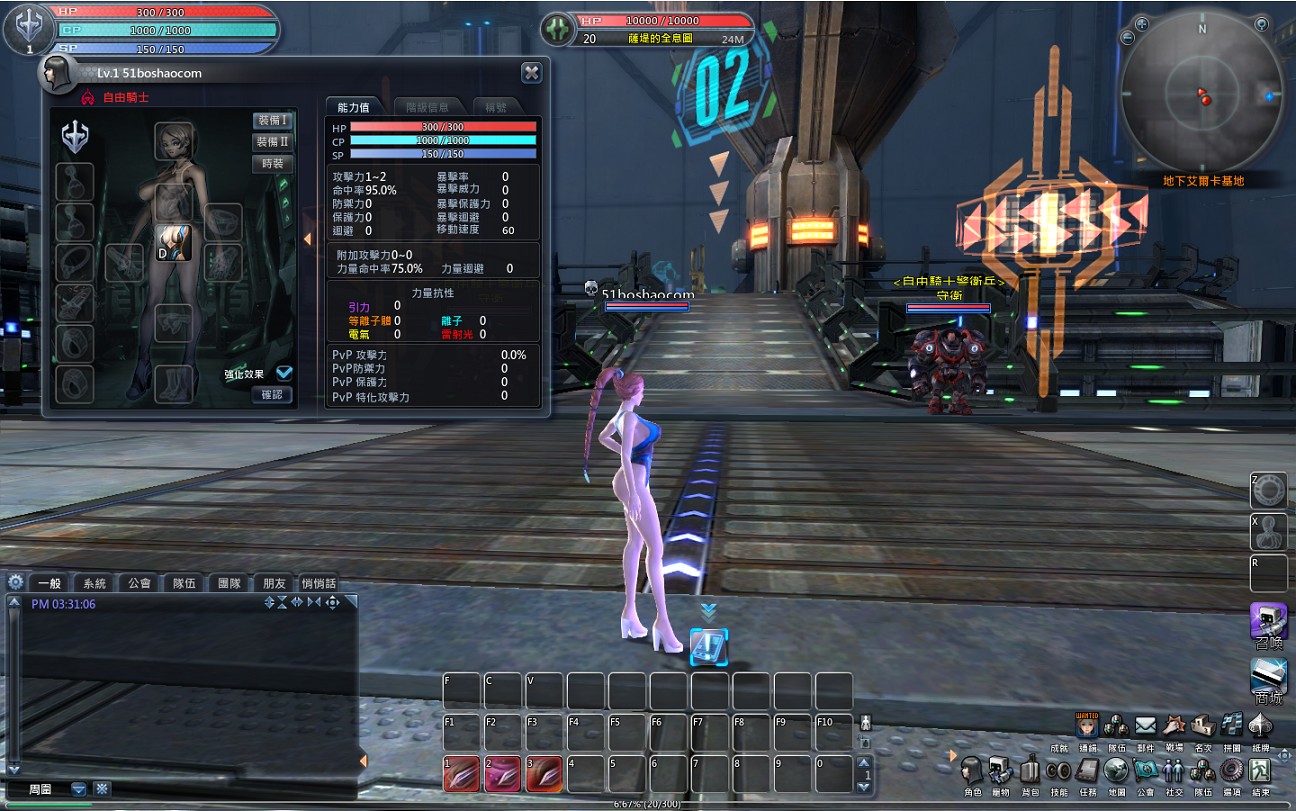Screen dimensions: 1296x811
Task: Open the 時裝 costume view
Action: (x=272, y=164)
